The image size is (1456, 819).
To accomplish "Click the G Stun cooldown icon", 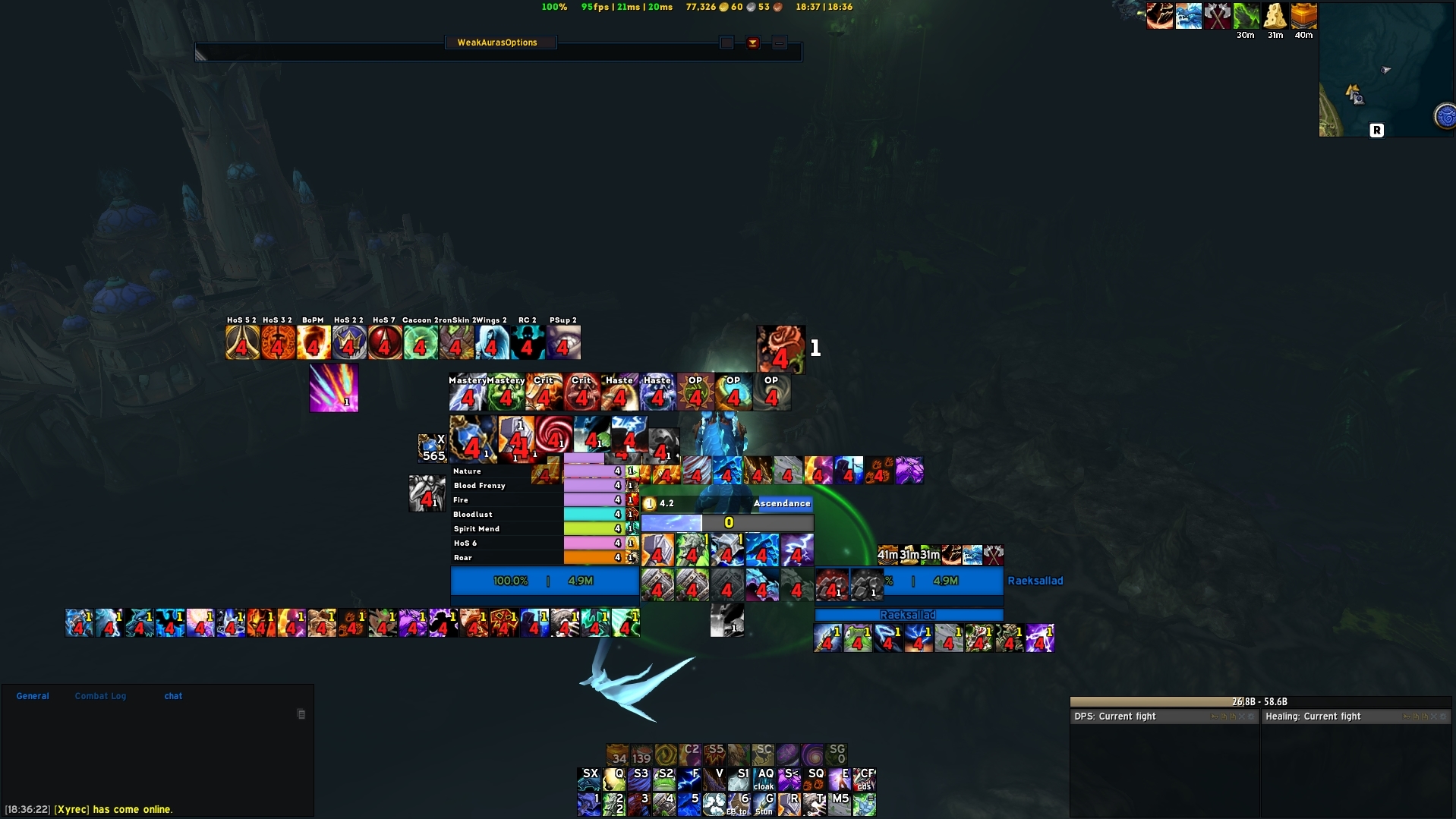I will pyautogui.click(x=764, y=804).
